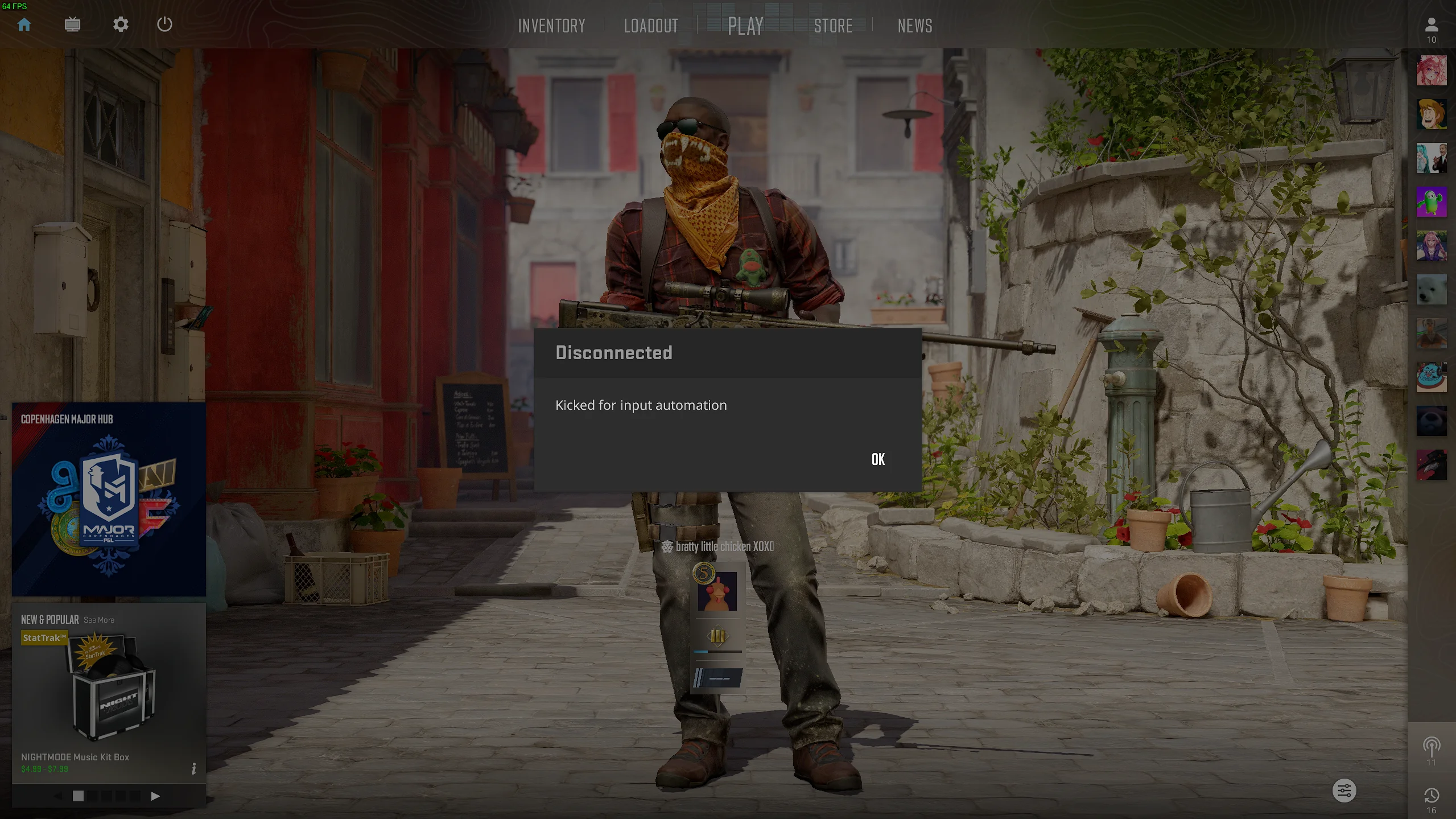The height and width of the screenshot is (819, 1456).
Task: Dismiss the Disconnected dialog with OK
Action: (x=878, y=459)
